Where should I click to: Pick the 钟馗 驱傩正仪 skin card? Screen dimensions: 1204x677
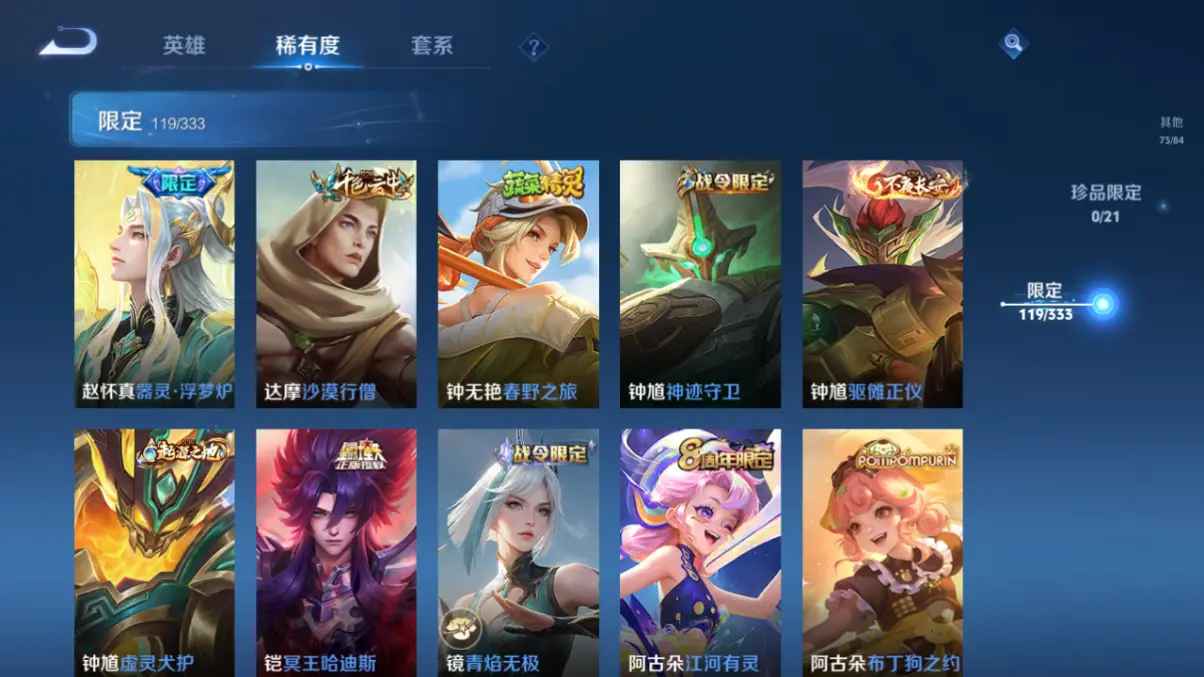coord(882,284)
